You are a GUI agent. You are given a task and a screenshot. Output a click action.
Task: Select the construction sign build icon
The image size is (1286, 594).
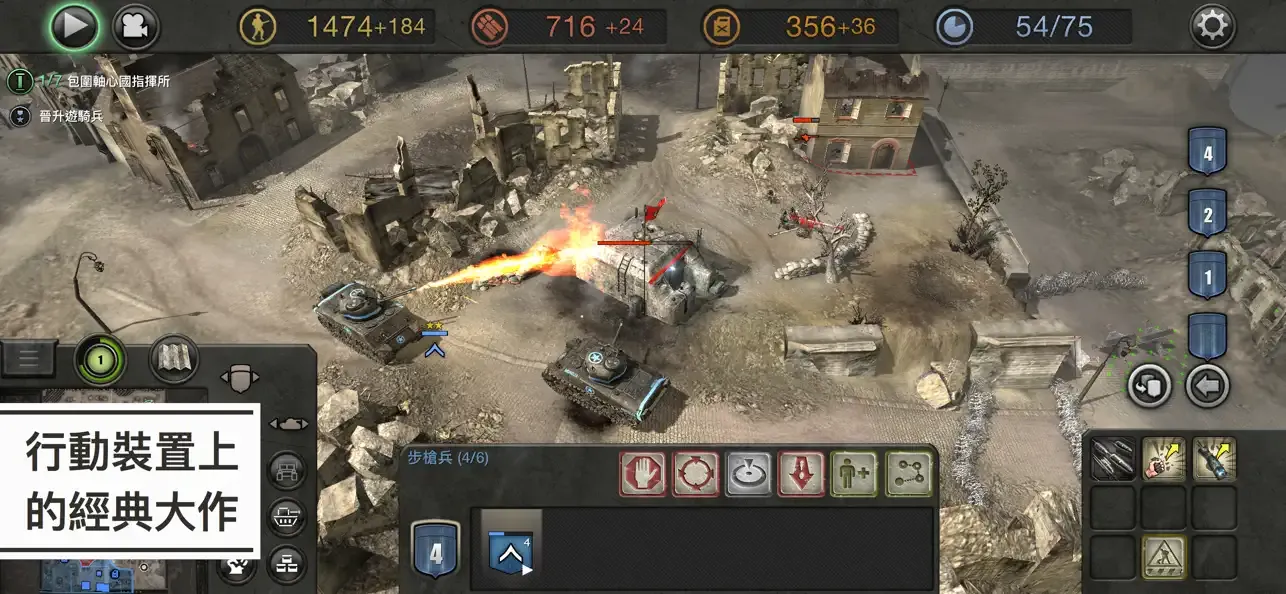point(1163,556)
